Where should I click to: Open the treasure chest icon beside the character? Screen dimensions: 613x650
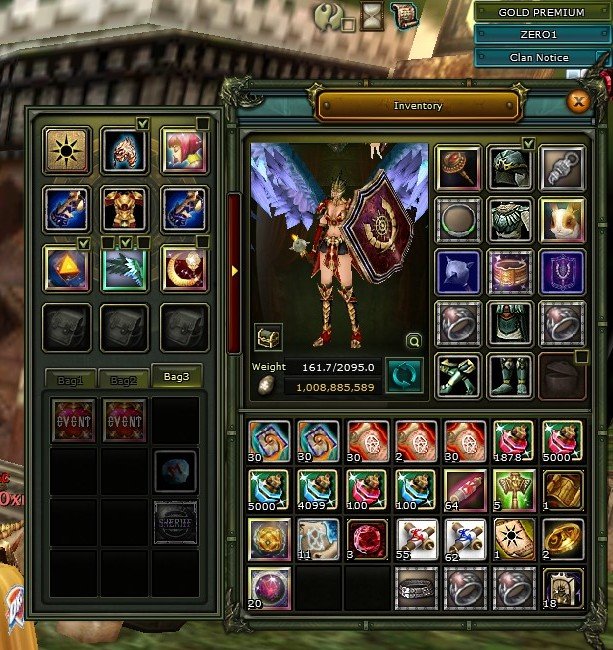click(x=267, y=337)
